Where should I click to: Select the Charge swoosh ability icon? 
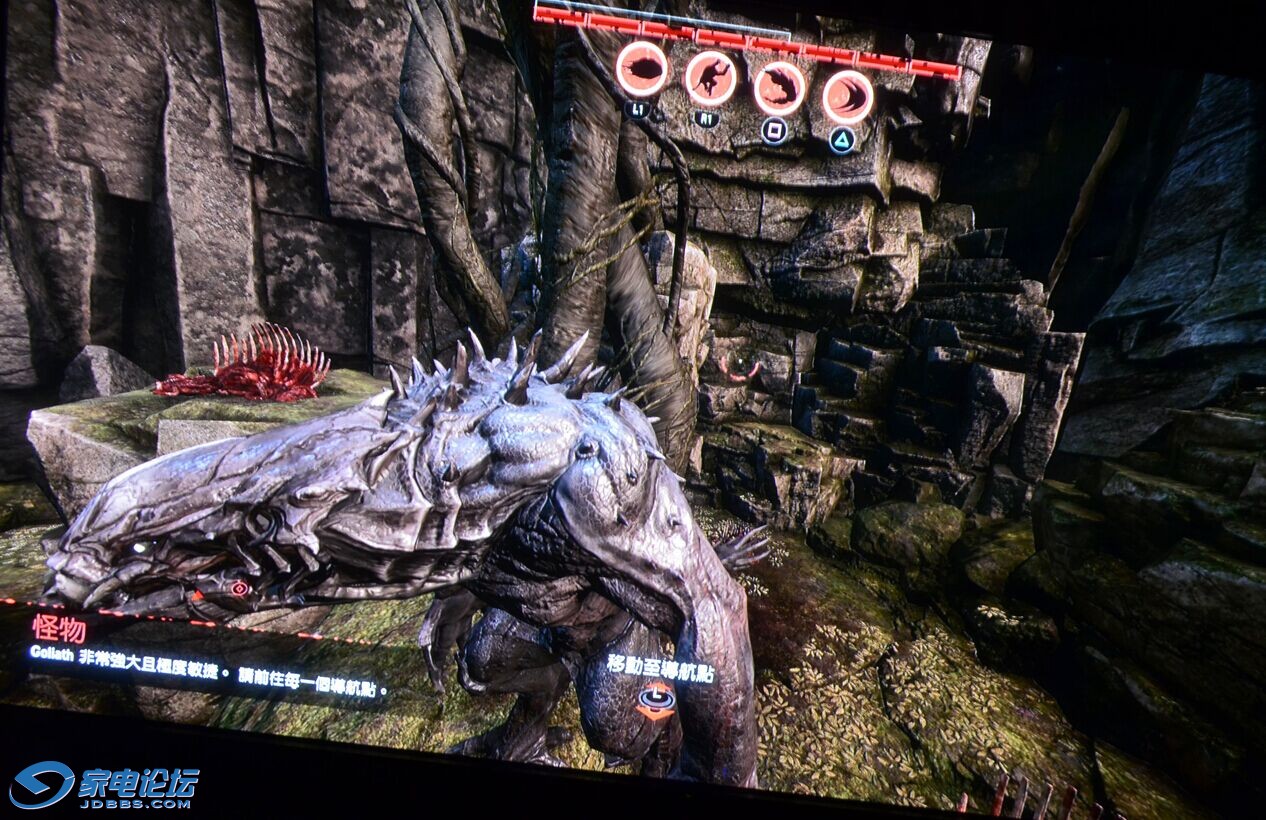[848, 97]
